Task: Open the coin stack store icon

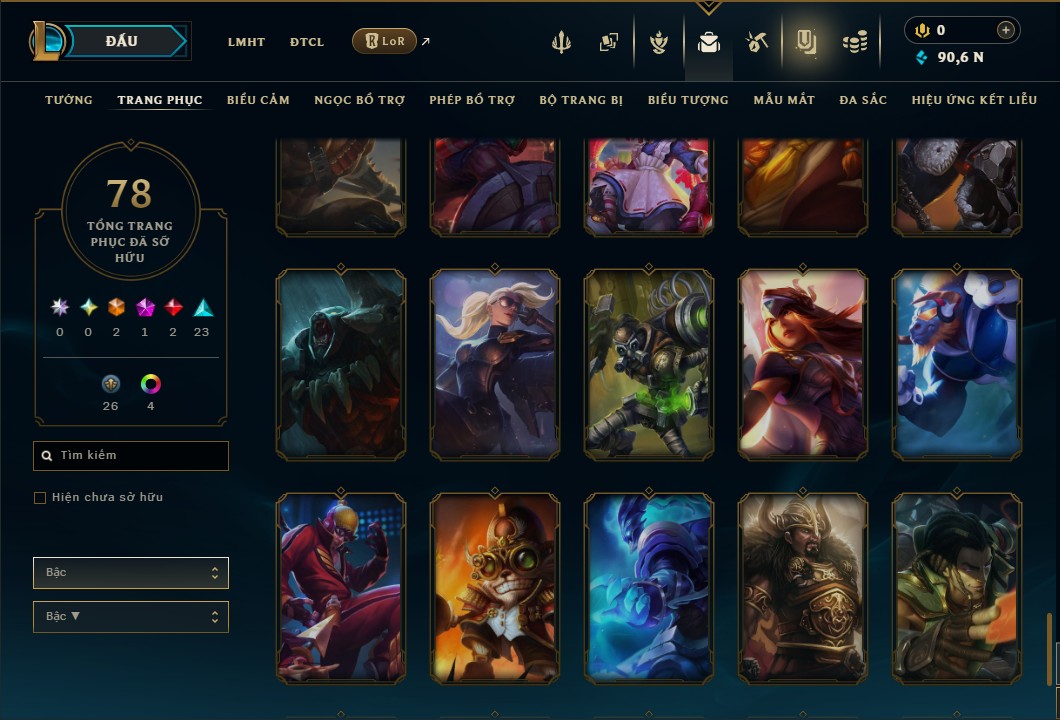Action: tap(854, 42)
